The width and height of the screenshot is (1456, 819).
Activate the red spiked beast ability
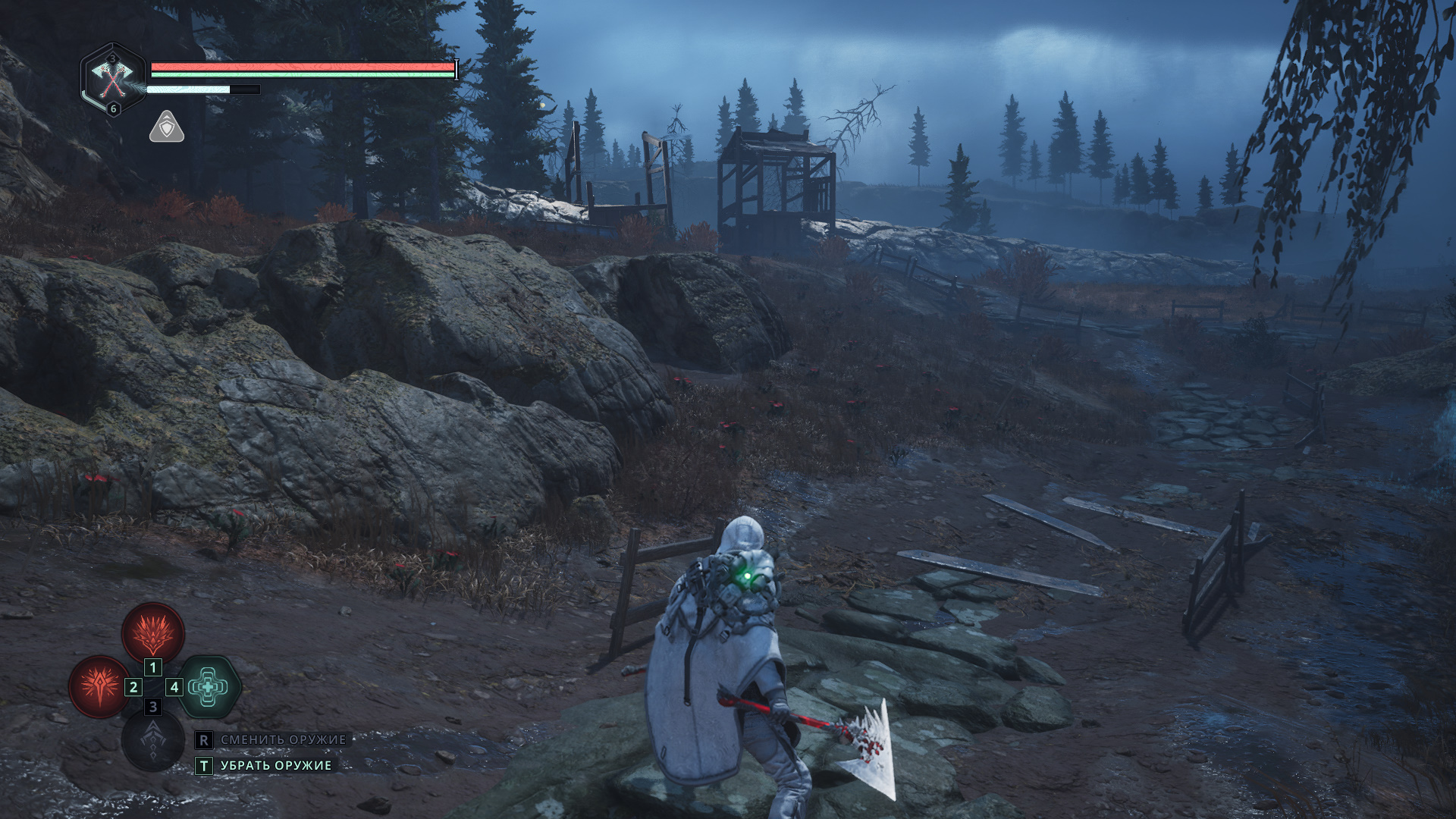click(153, 632)
